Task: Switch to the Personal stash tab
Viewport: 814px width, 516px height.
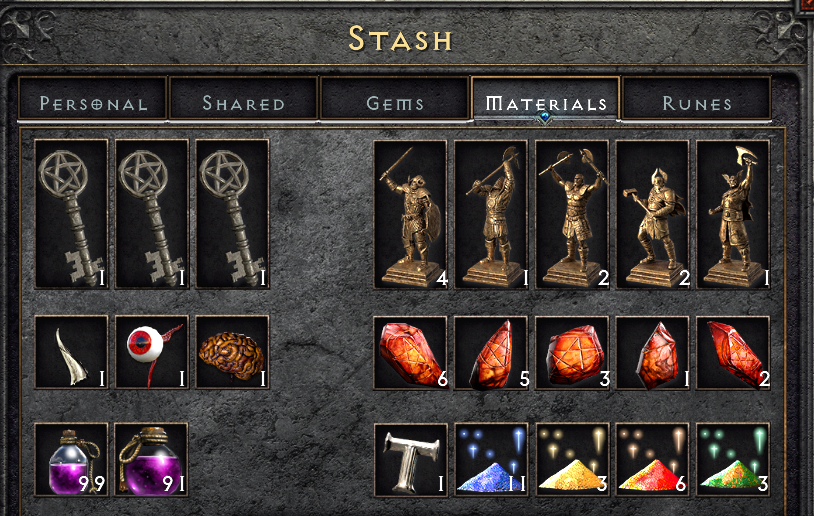Action: pyautogui.click(x=93, y=103)
